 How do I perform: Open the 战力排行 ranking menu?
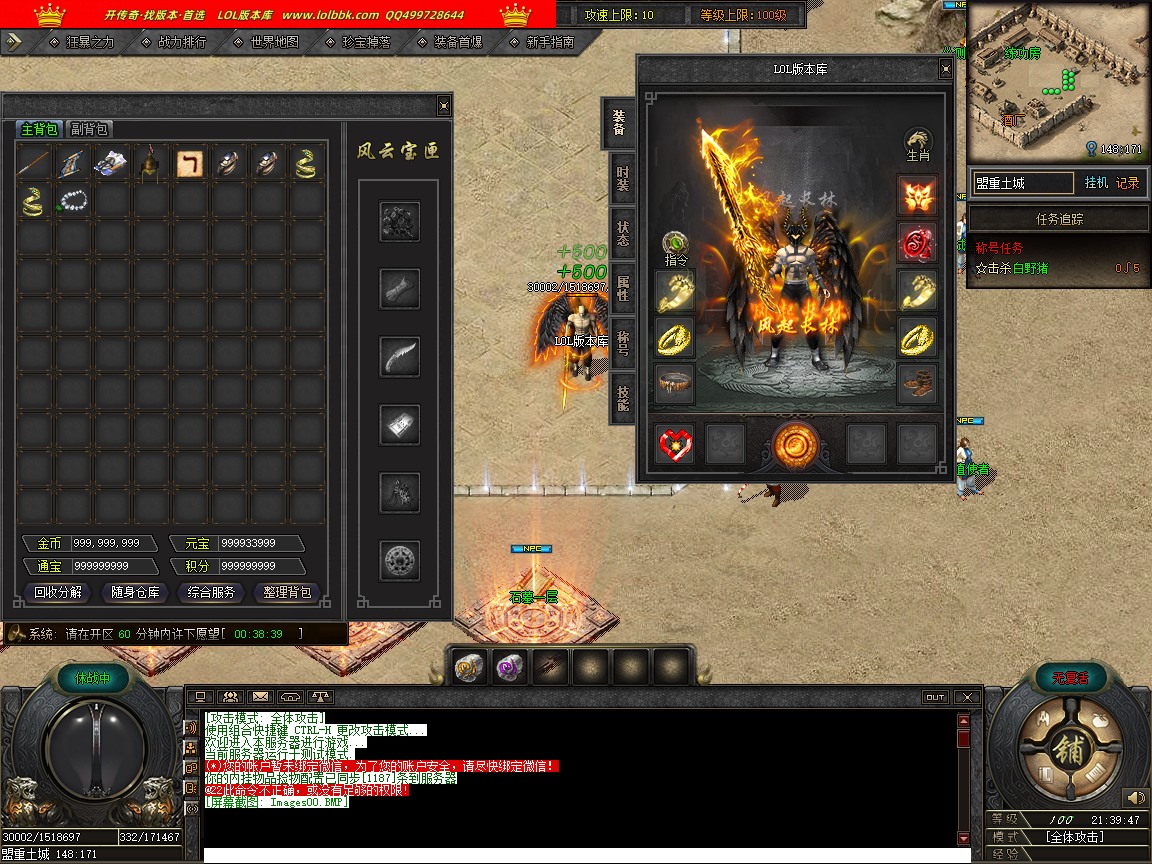[182, 42]
